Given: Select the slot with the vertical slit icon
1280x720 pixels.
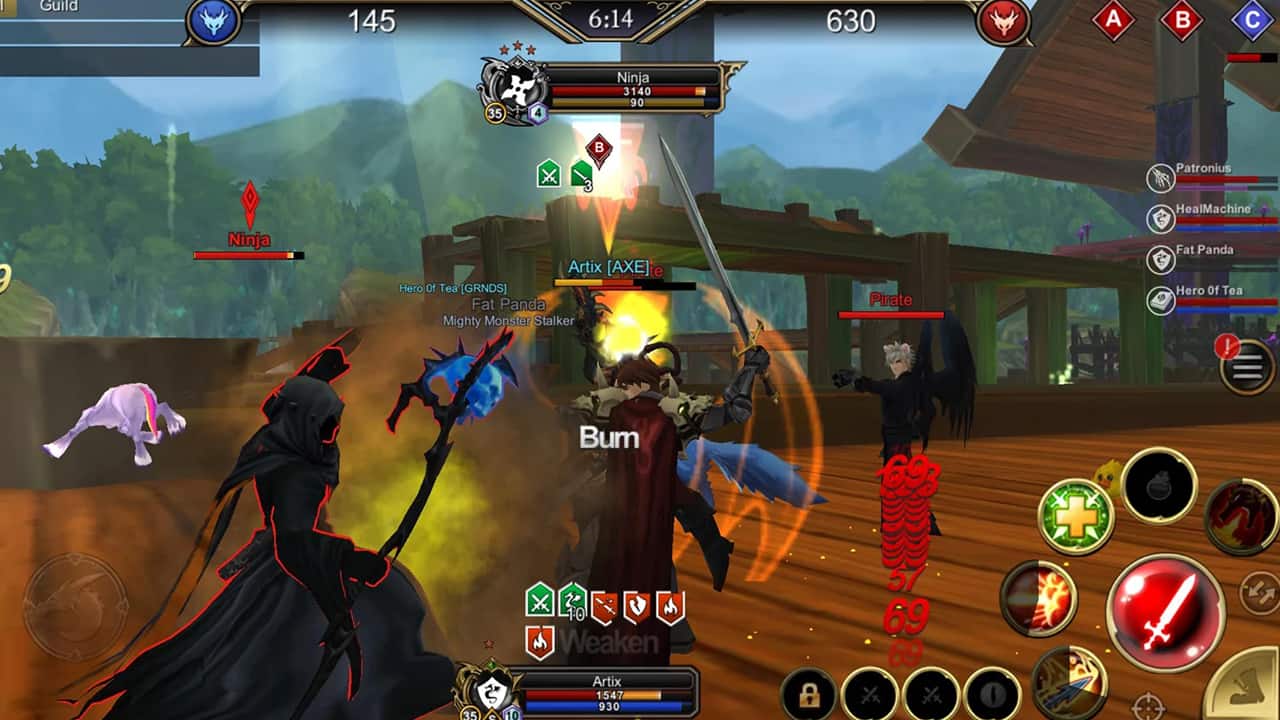Looking at the screenshot, I should click(x=992, y=694).
